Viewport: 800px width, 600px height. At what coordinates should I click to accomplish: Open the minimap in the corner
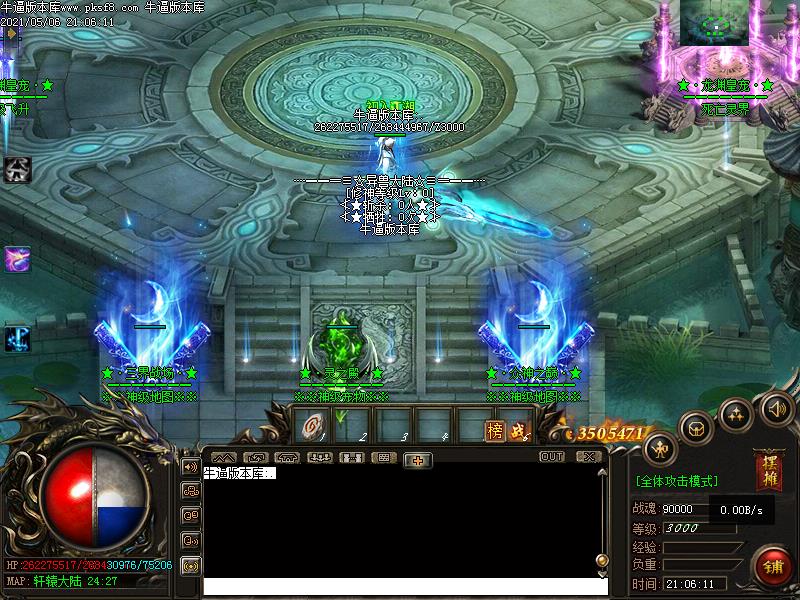point(714,22)
